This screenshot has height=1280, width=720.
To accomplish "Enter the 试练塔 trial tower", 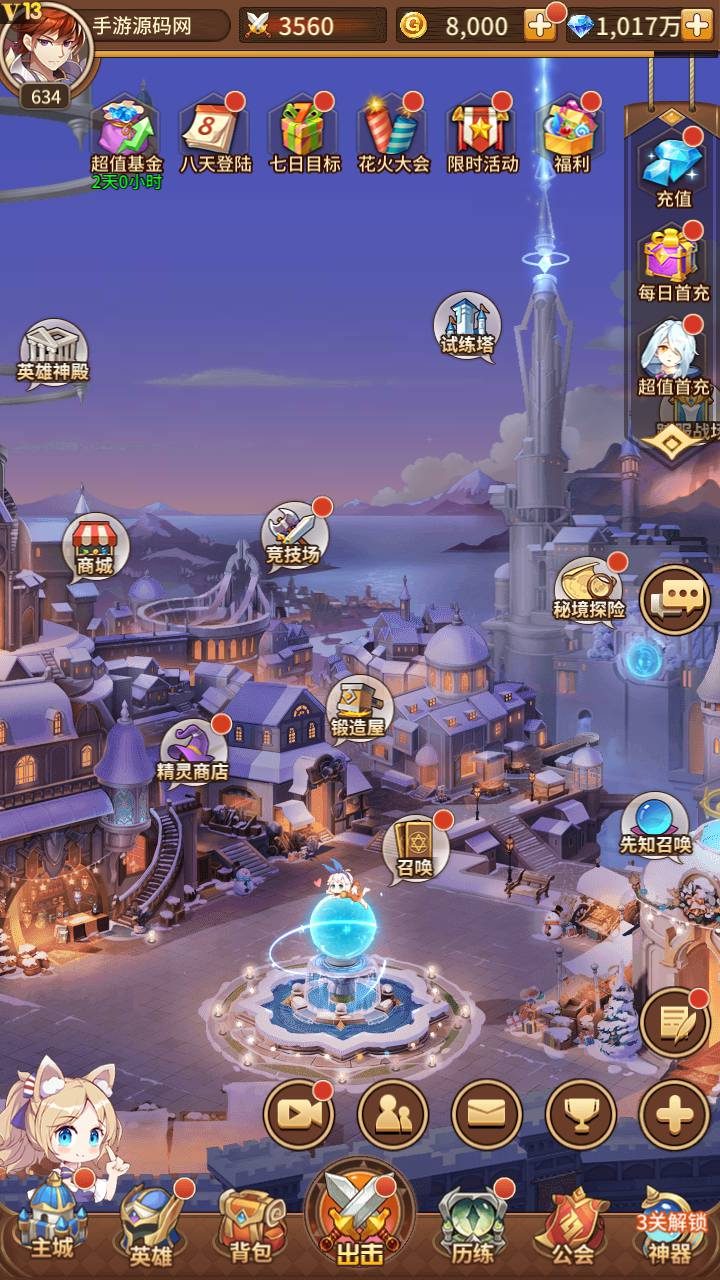I will point(467,324).
